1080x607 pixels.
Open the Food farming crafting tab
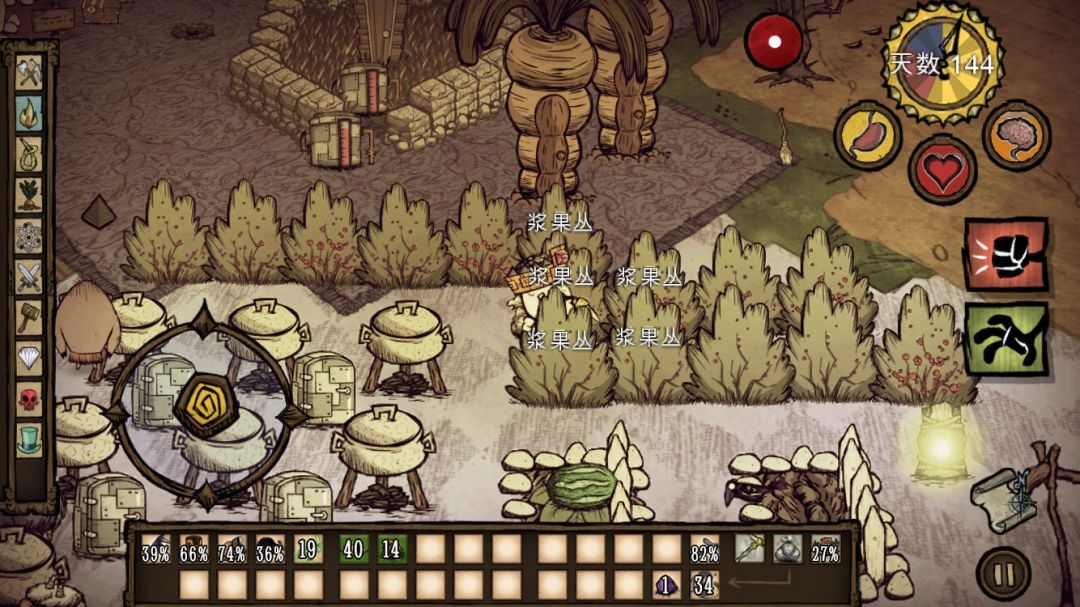[29, 194]
